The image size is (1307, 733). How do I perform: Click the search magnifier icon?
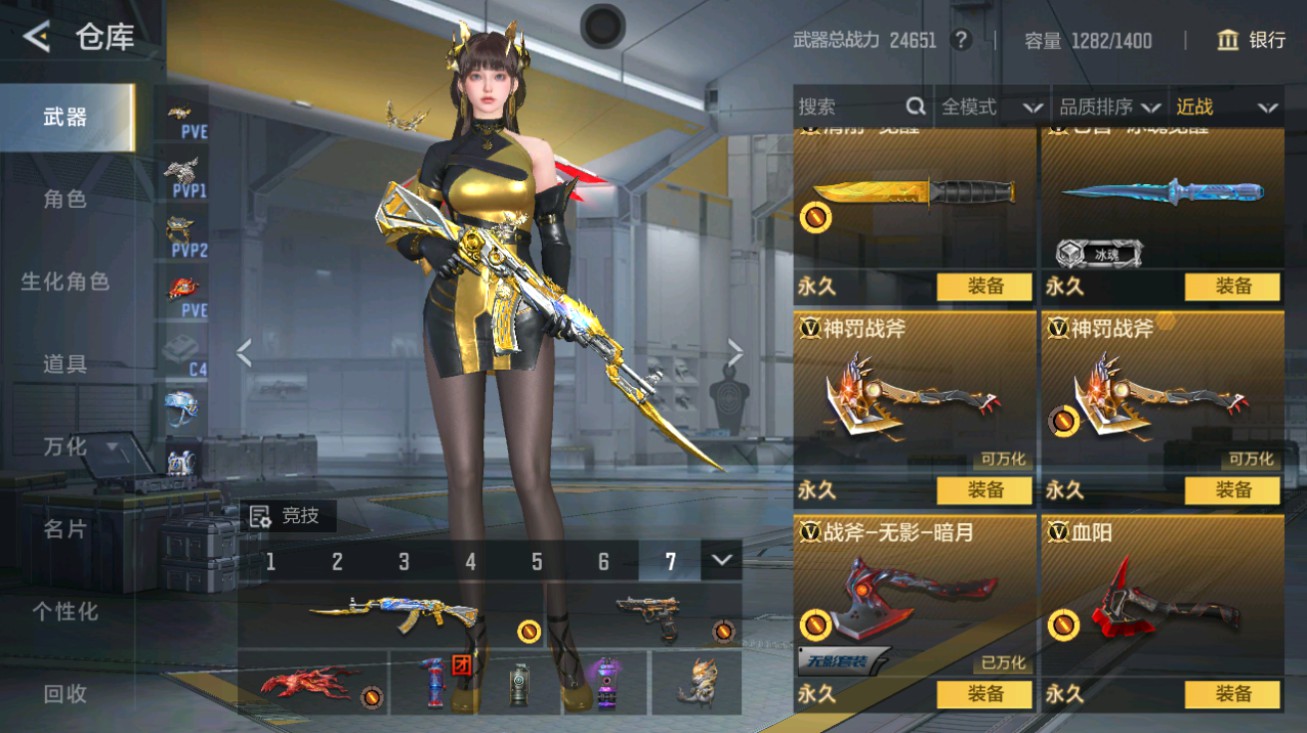[915, 106]
